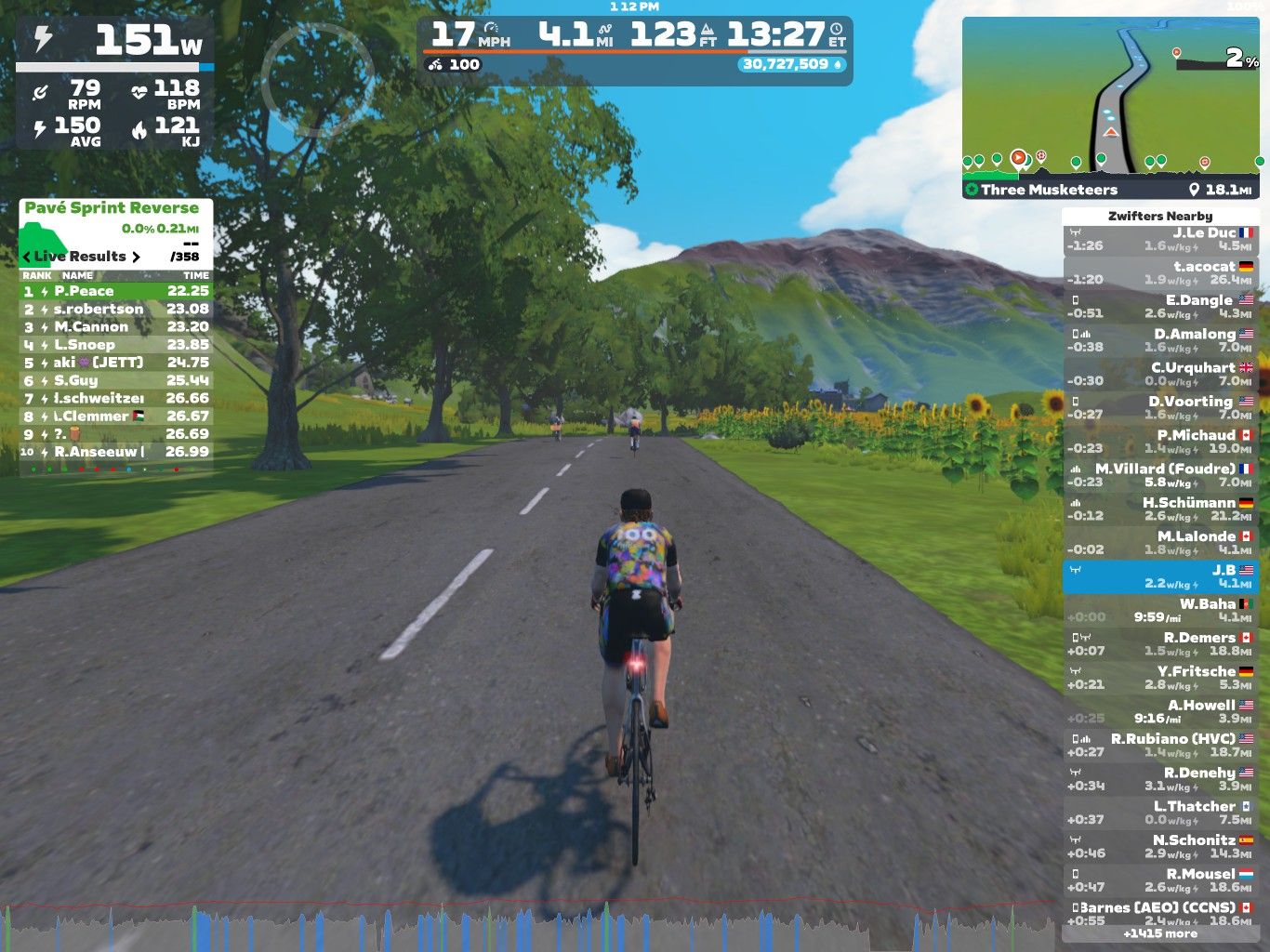1270x952 pixels.
Task: Select rider J.Le Duc in Zwifters Nearby
Action: pos(1160,240)
